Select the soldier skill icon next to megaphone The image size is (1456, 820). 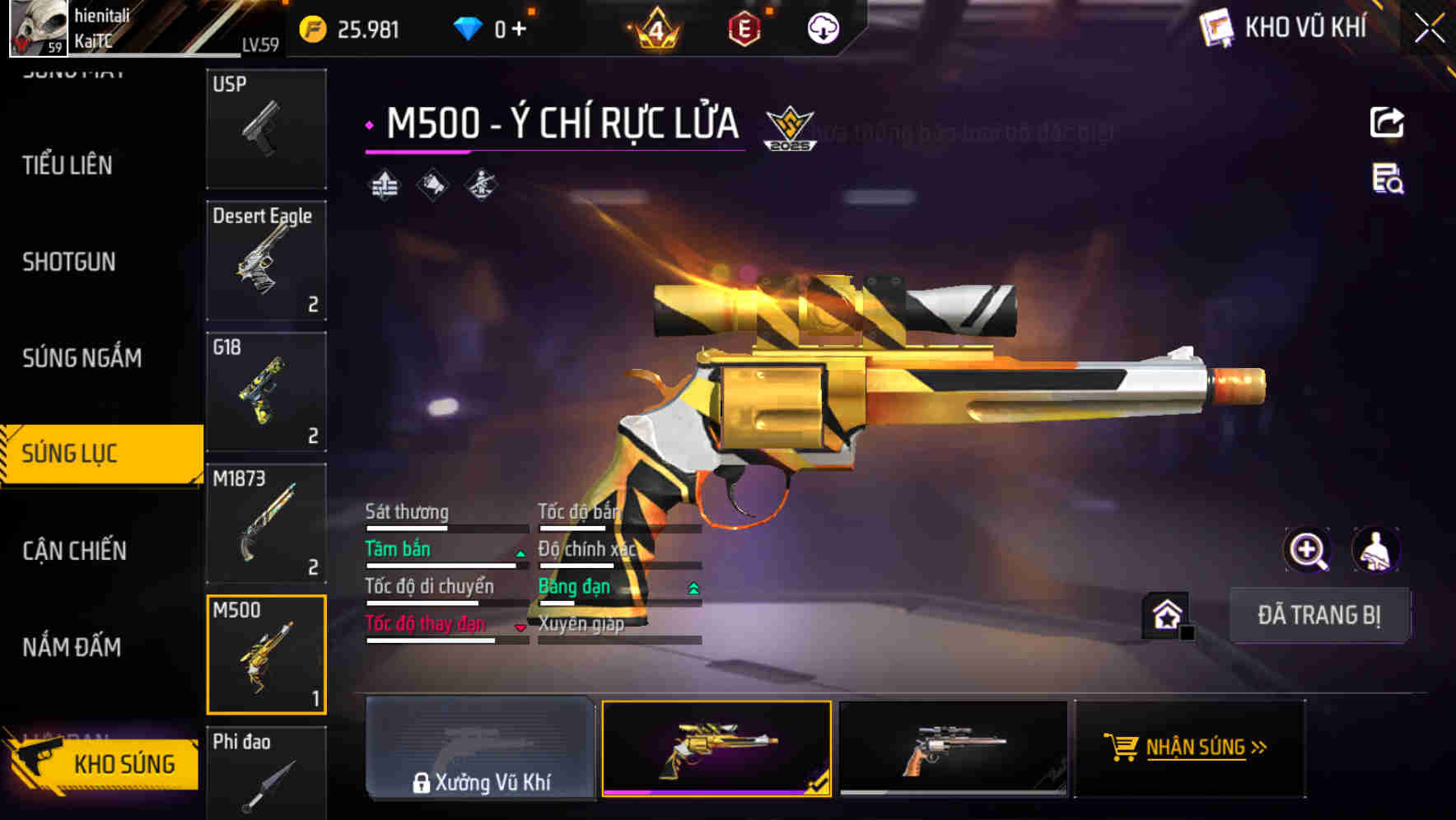pyautogui.click(x=480, y=184)
